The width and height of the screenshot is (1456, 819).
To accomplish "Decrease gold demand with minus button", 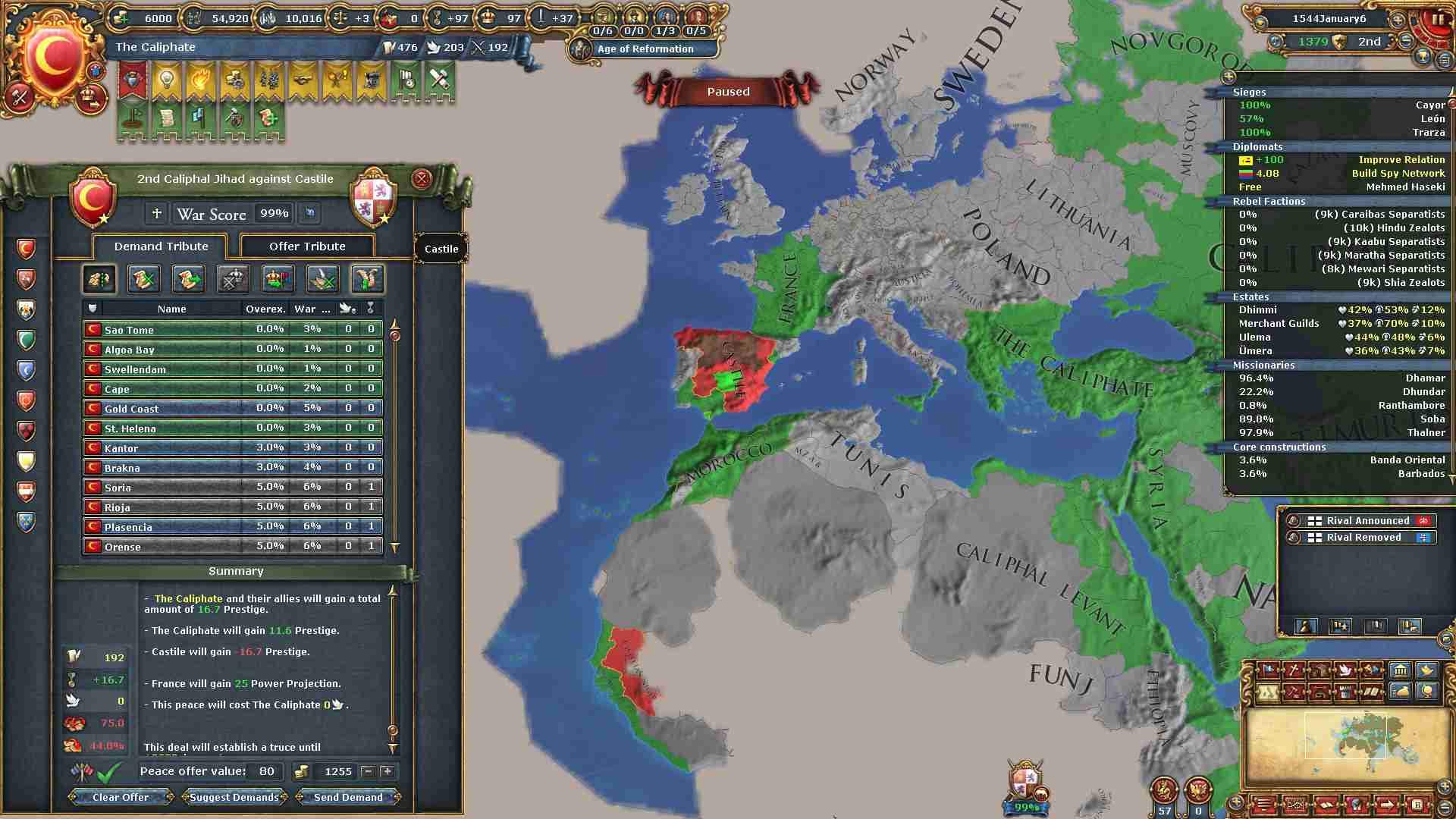I will (369, 771).
